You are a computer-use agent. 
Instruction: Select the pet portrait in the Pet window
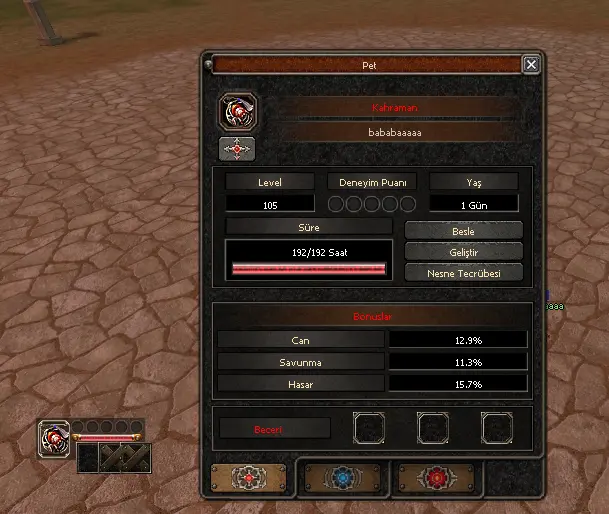tap(238, 111)
